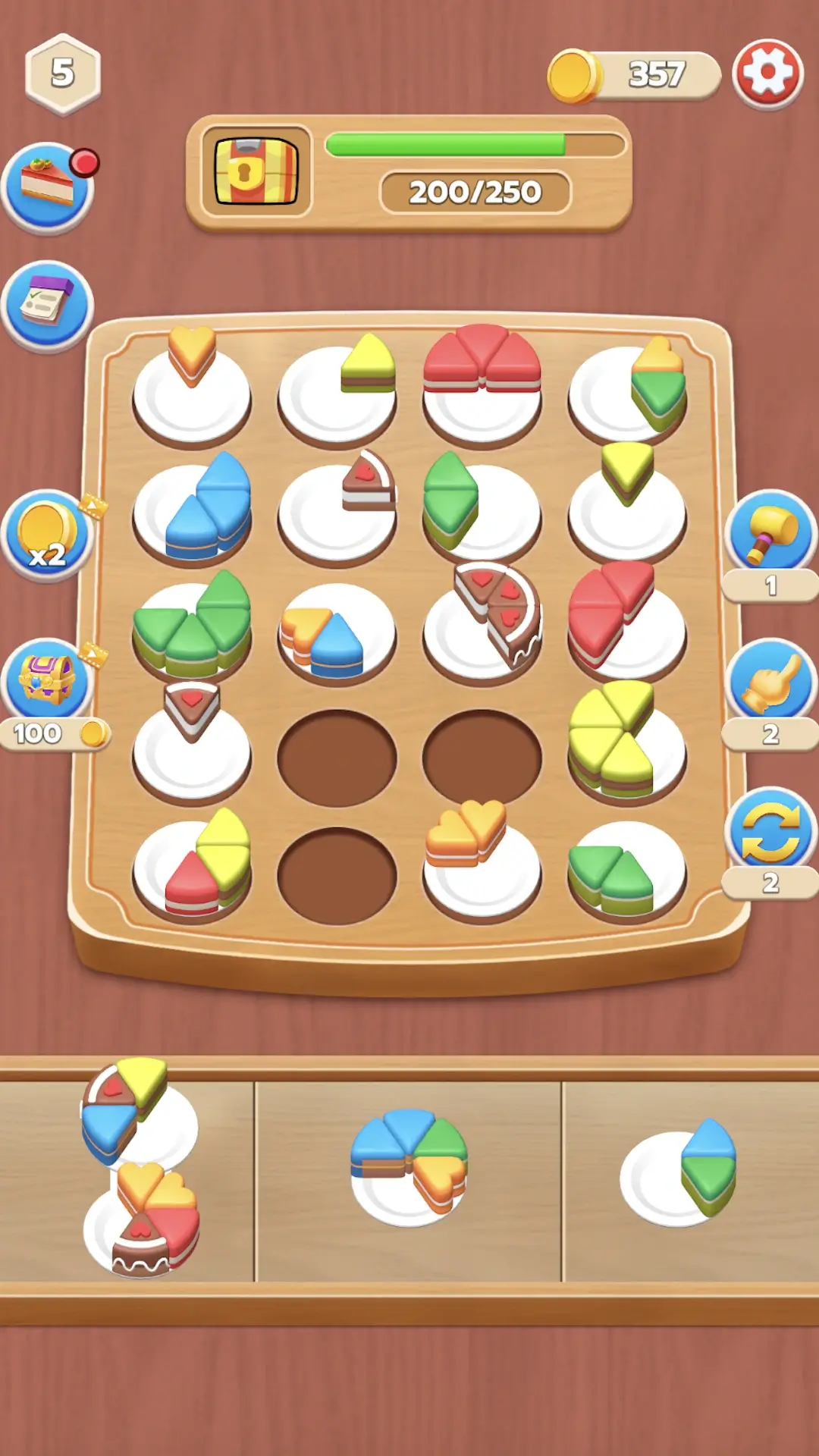This screenshot has width=819, height=1456.
Task: Open the cake collection icon
Action: (47, 187)
